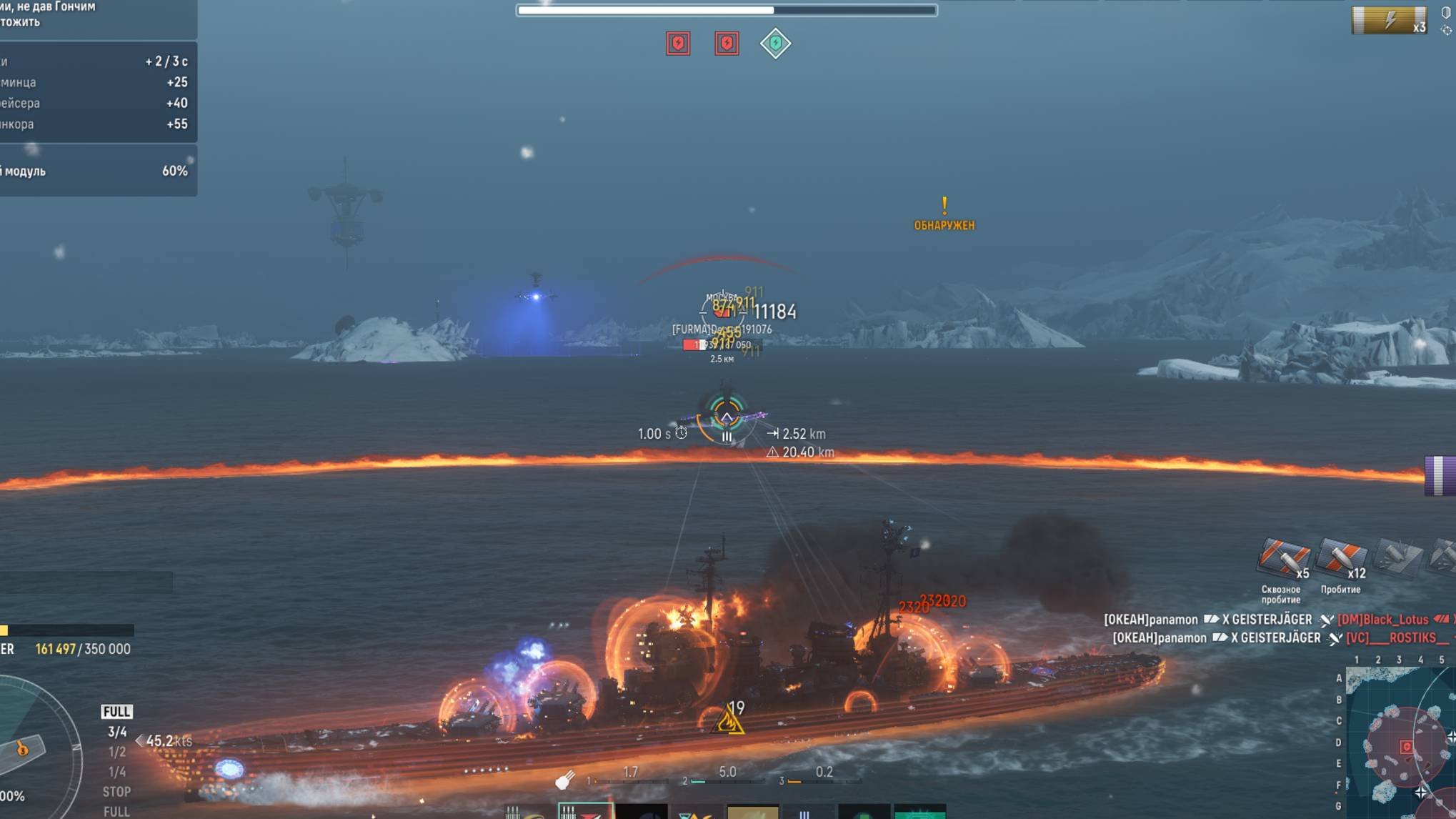Click the "Пробитие" x12 ribbon
The width and height of the screenshot is (1456, 819).
pyautogui.click(x=1340, y=559)
